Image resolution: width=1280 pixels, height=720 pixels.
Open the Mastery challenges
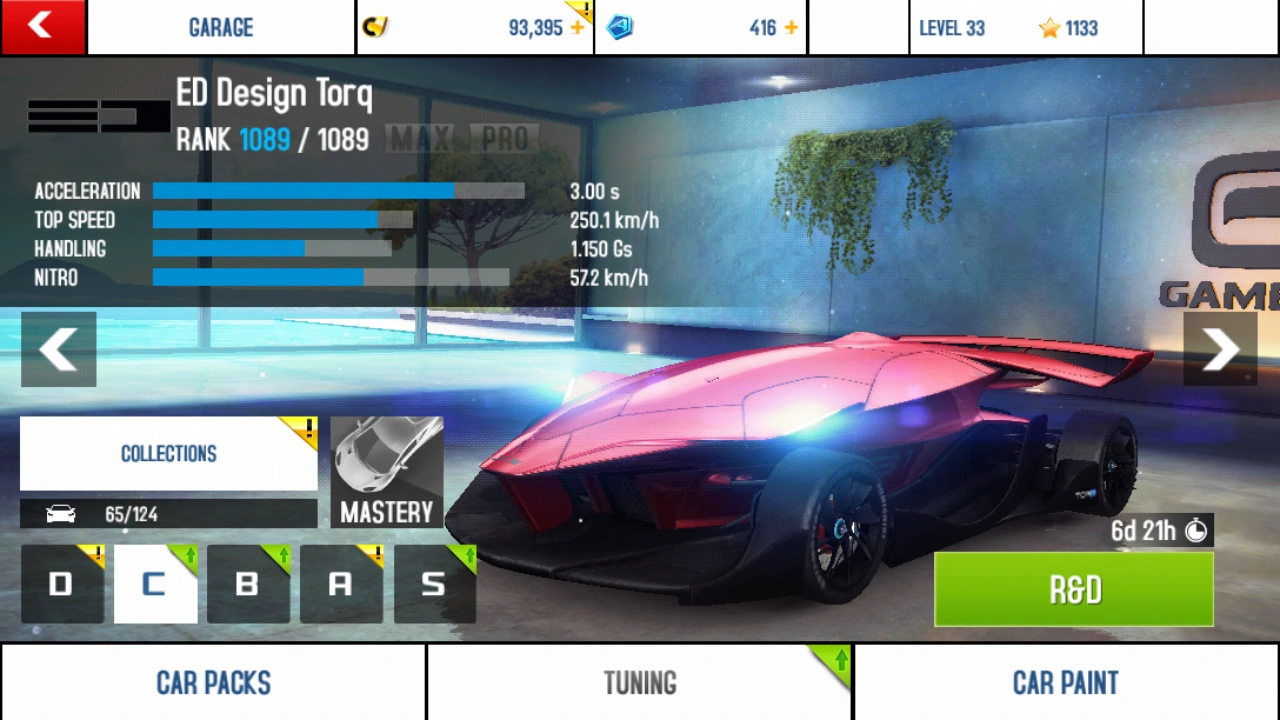[x=386, y=472]
